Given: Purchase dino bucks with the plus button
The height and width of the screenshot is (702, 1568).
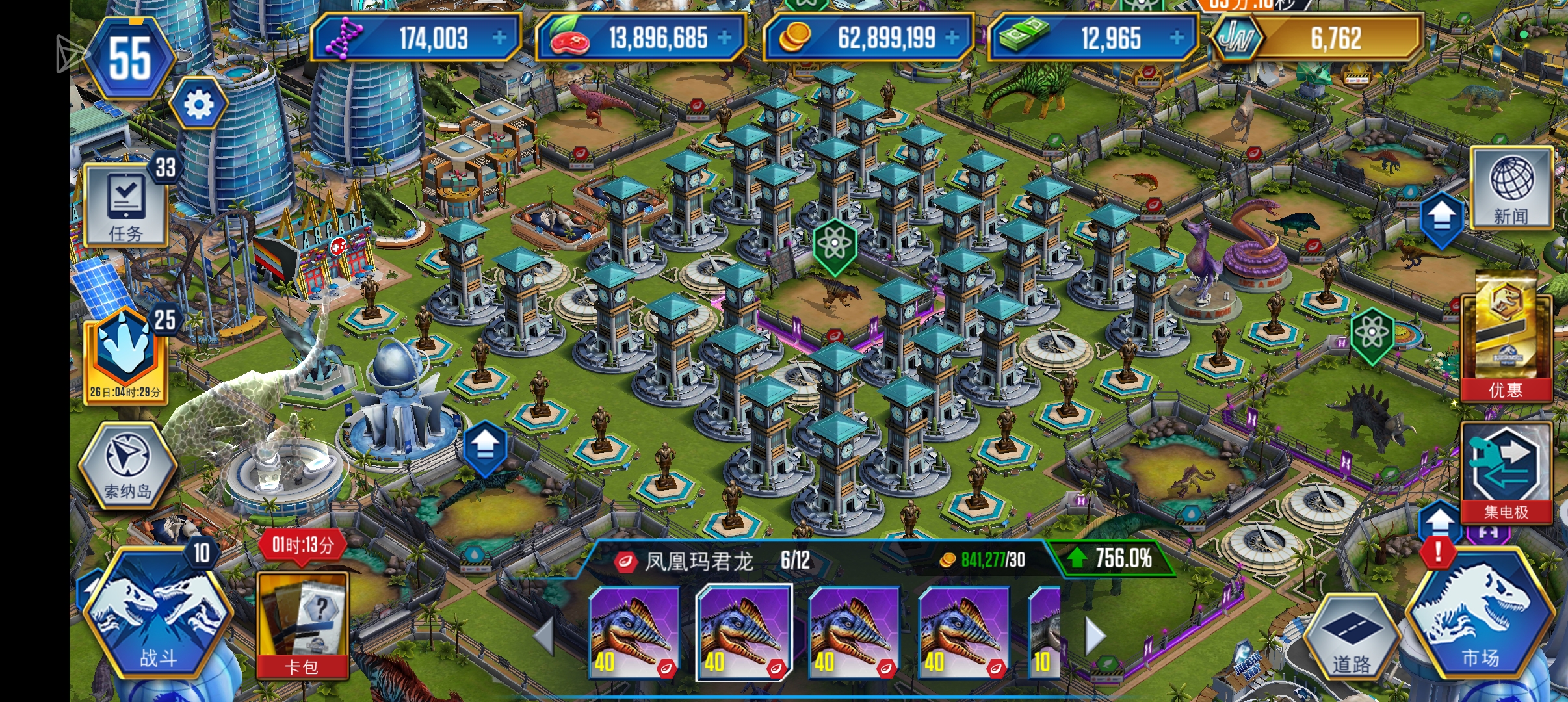Looking at the screenshot, I should coord(1177,38).
